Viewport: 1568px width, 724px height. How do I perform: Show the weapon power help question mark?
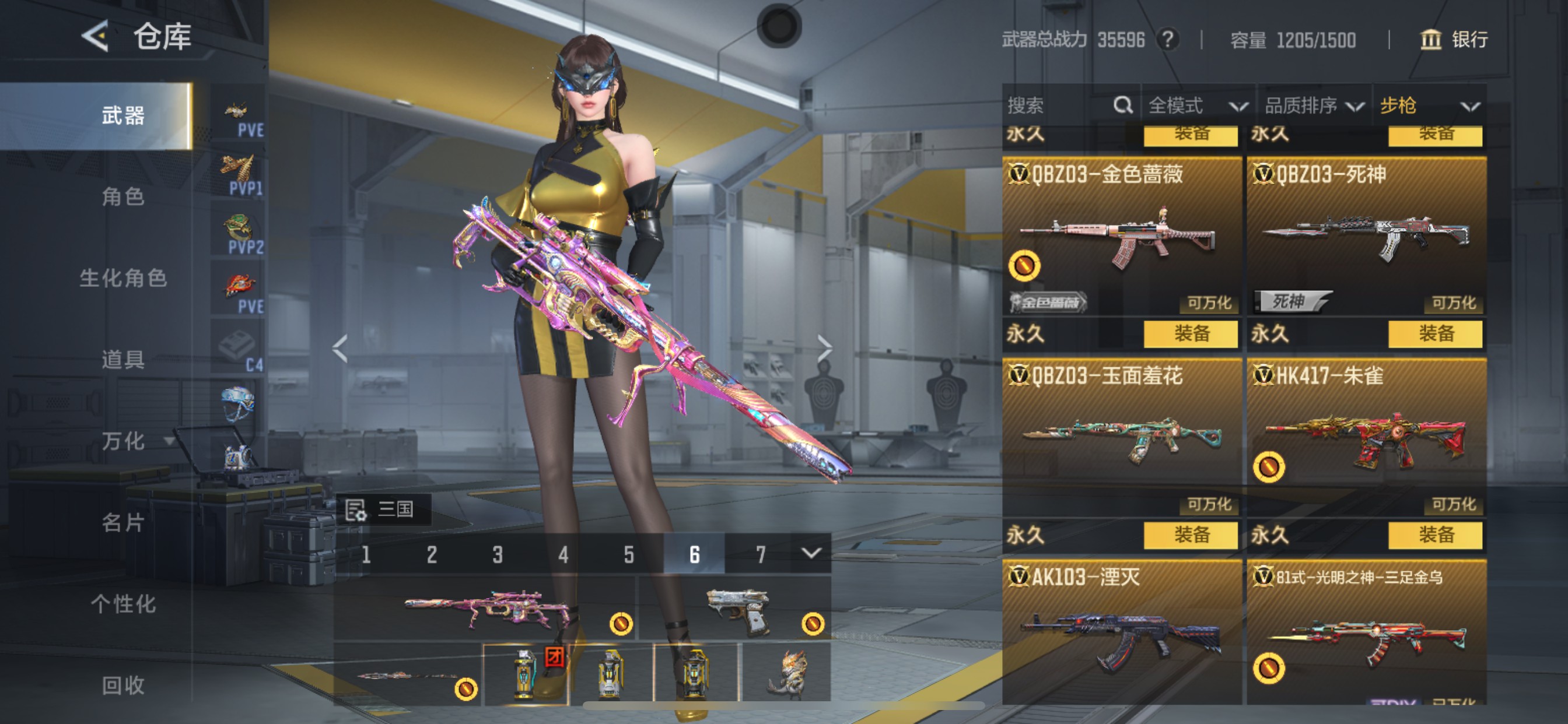point(1167,40)
